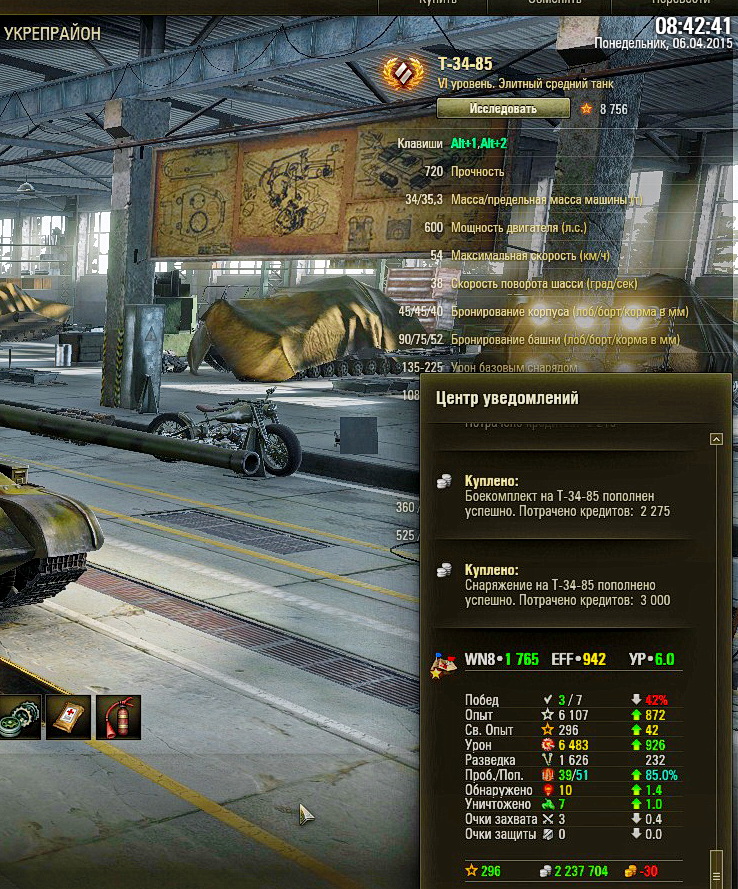Select the fire extinguisher consumable slot
The height and width of the screenshot is (889, 738).
coord(118,717)
